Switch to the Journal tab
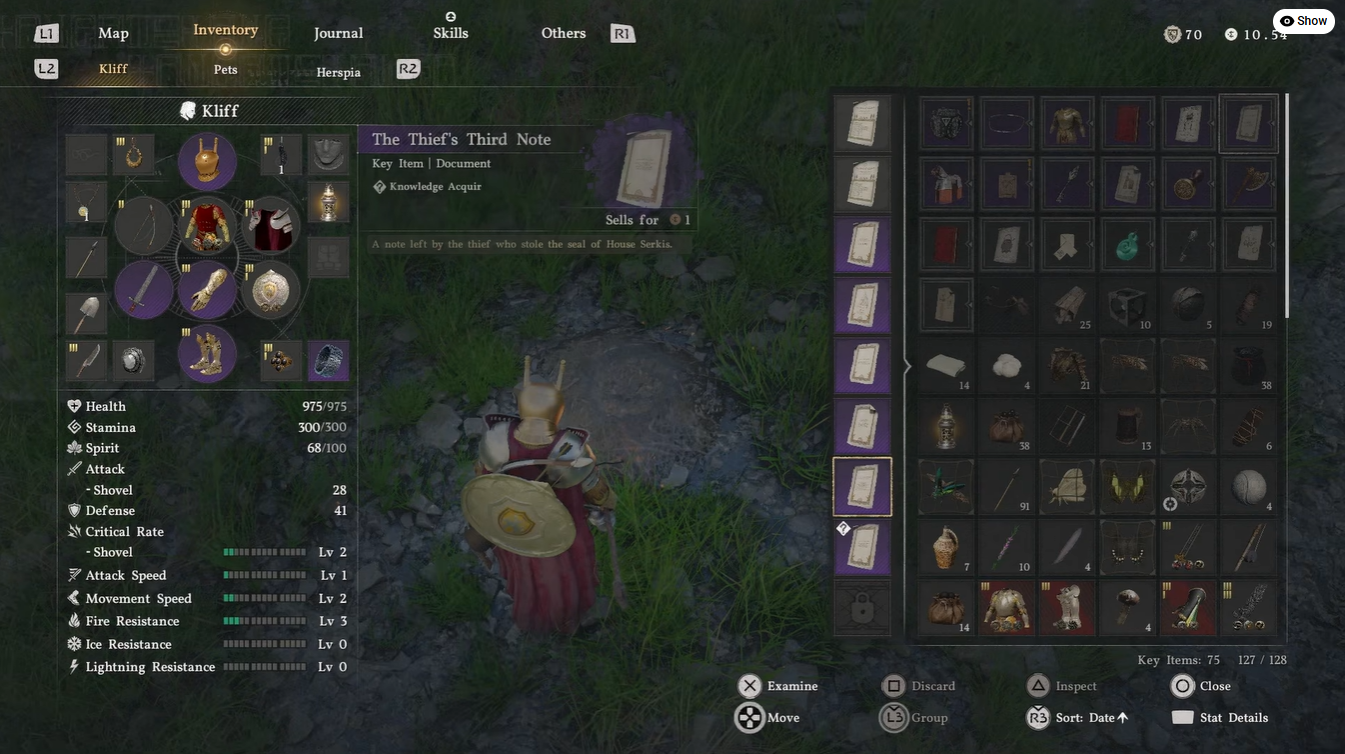 (x=338, y=33)
